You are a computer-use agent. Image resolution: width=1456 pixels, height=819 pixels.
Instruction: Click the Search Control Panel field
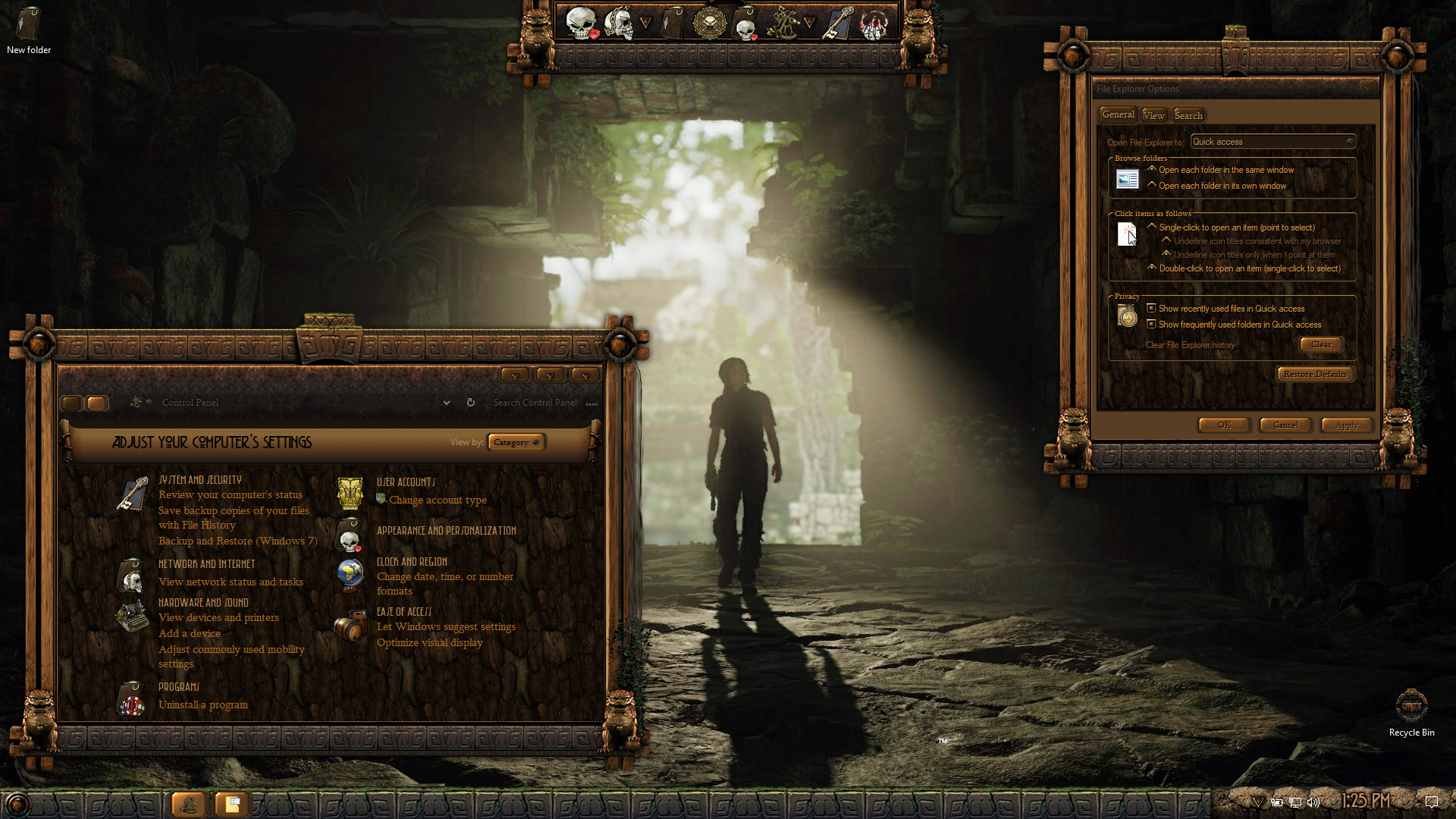pyautogui.click(x=535, y=403)
